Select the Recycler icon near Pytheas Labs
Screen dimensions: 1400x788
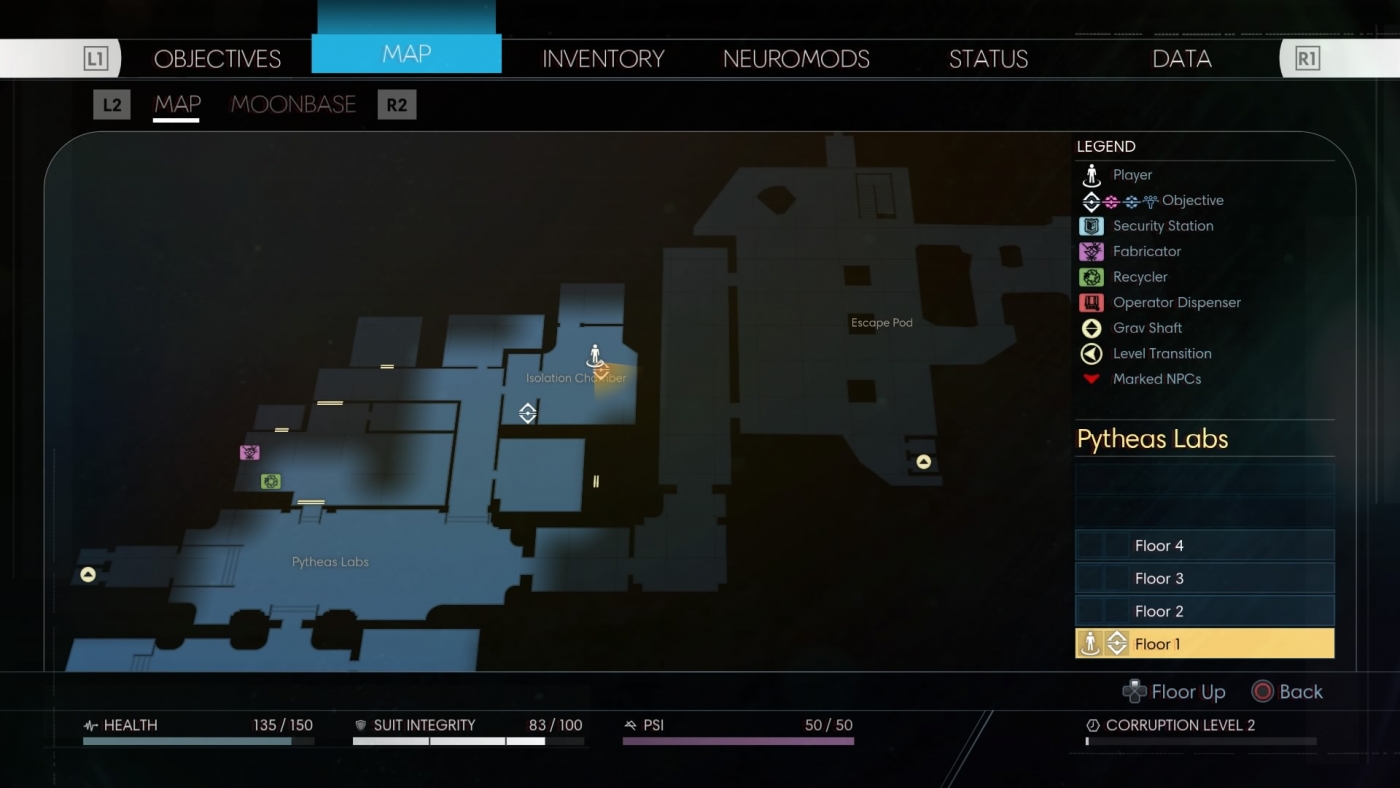pyautogui.click(x=269, y=481)
